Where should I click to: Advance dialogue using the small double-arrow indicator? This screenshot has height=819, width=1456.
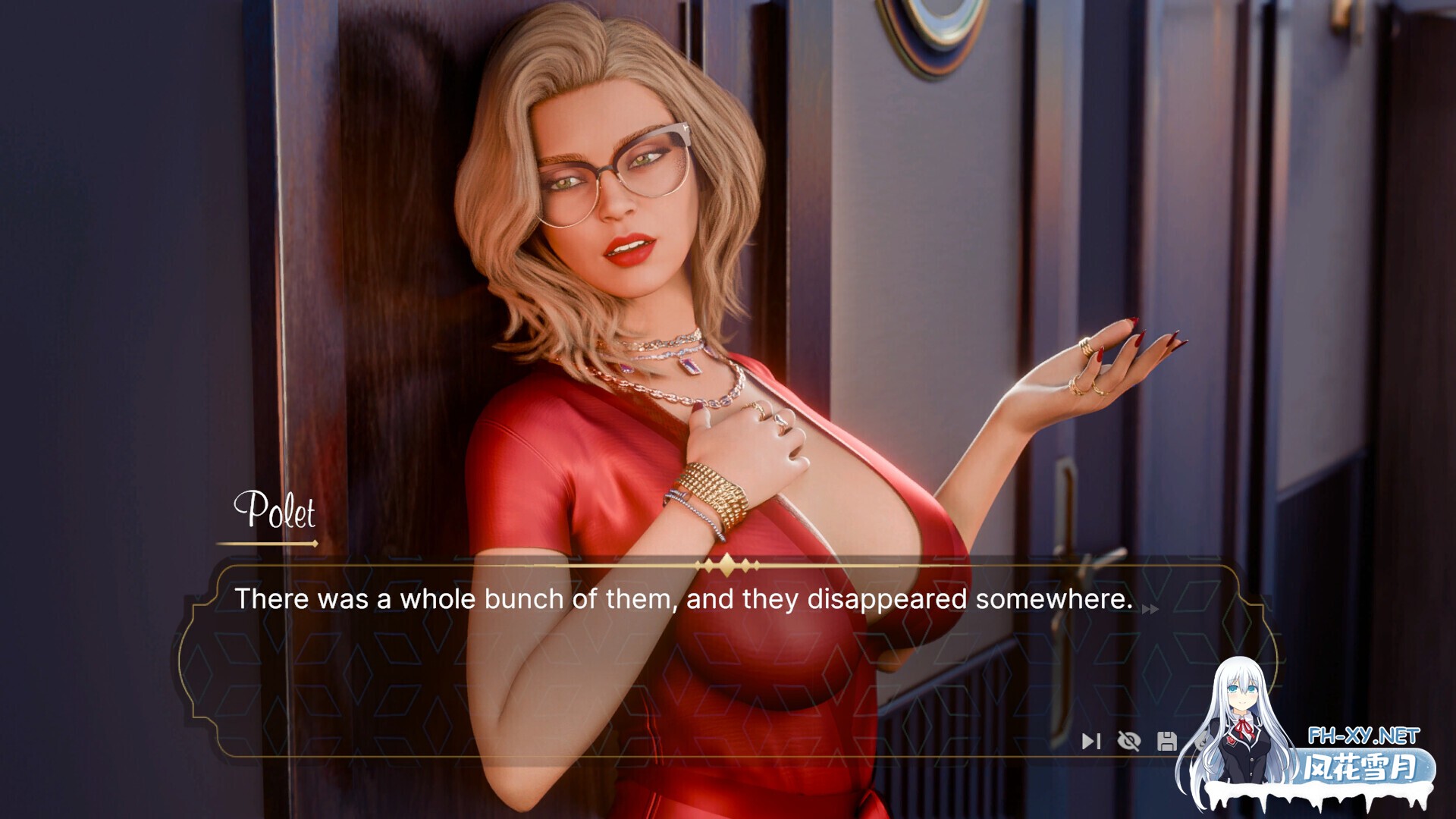(x=1150, y=609)
